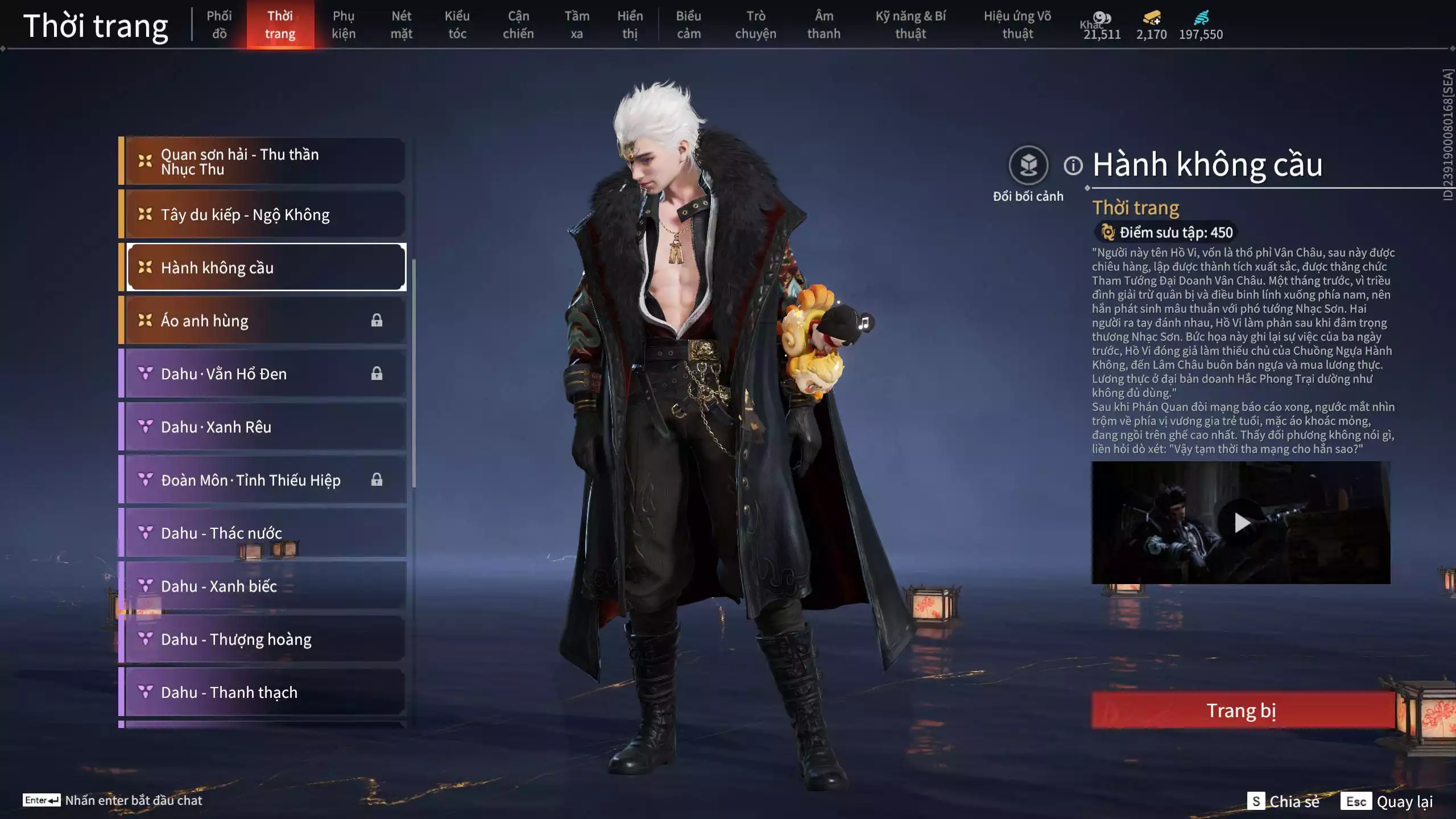Open the Phụ kiện tab
Screen dimensions: 1456x819
pyautogui.click(x=344, y=24)
